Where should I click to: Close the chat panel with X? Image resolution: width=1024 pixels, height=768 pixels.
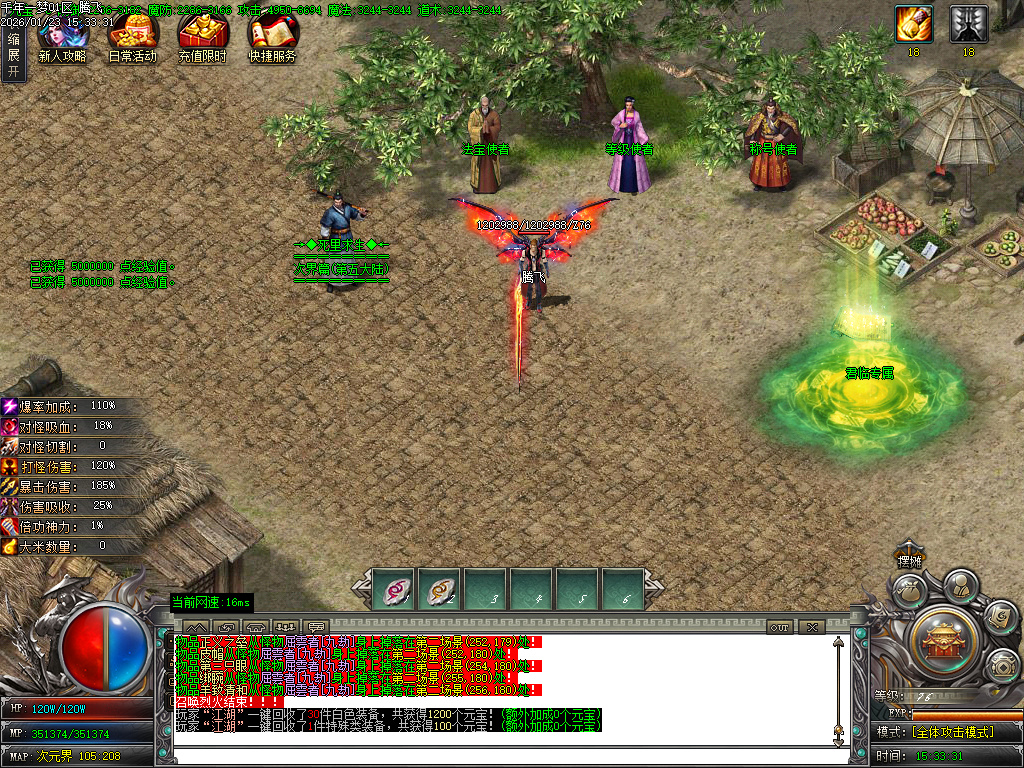click(x=811, y=627)
